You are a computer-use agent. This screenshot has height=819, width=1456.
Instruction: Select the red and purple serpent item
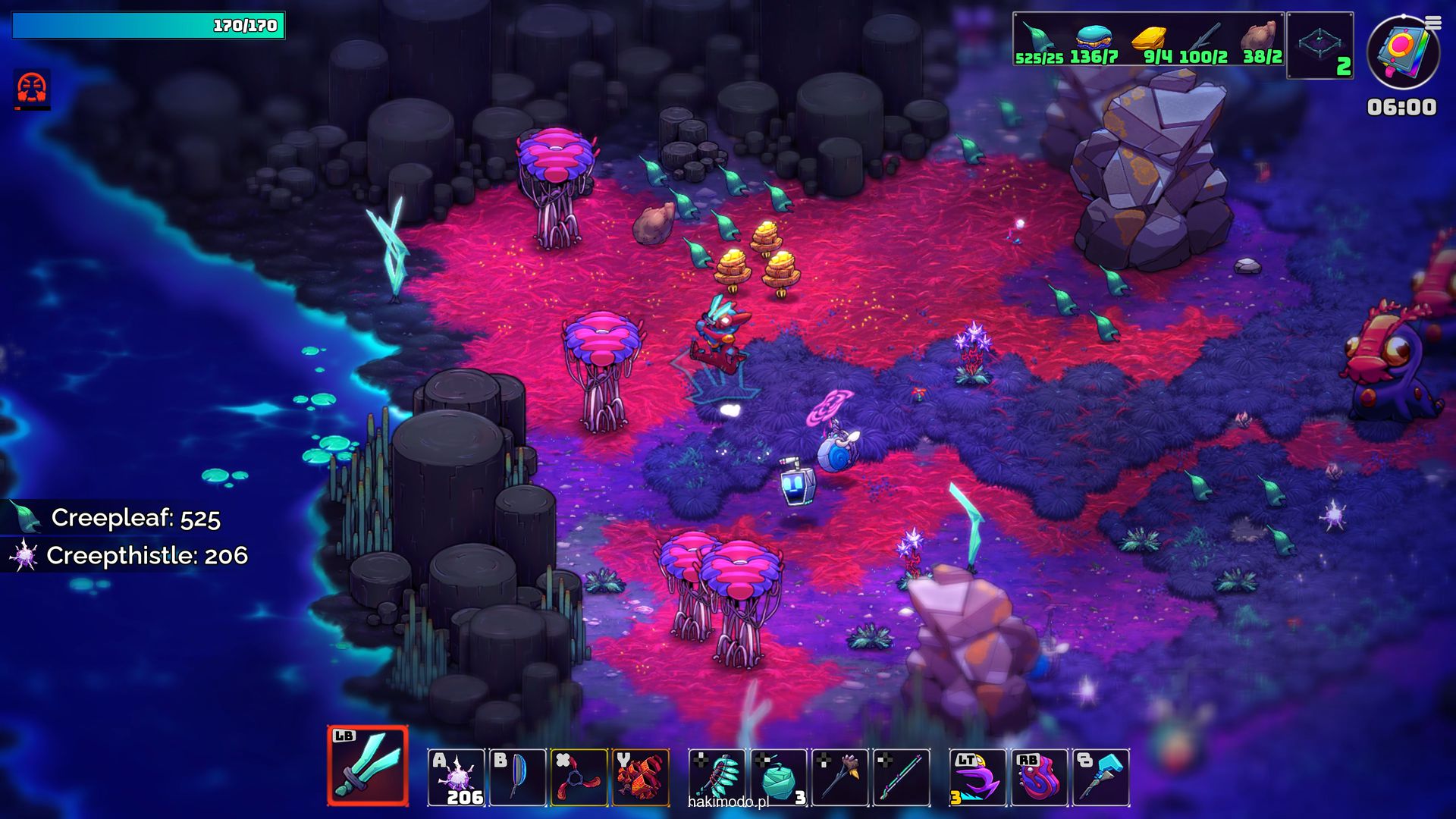(1039, 777)
